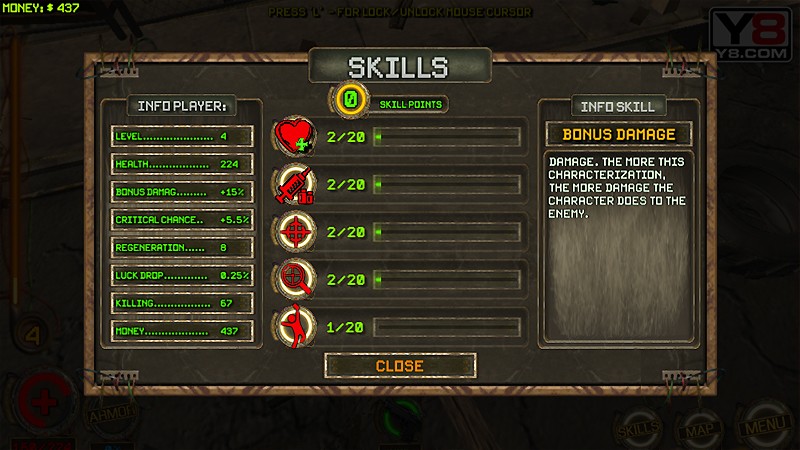Pick the magnifier target skill icon
This screenshot has height=450, width=800.
pyautogui.click(x=296, y=278)
